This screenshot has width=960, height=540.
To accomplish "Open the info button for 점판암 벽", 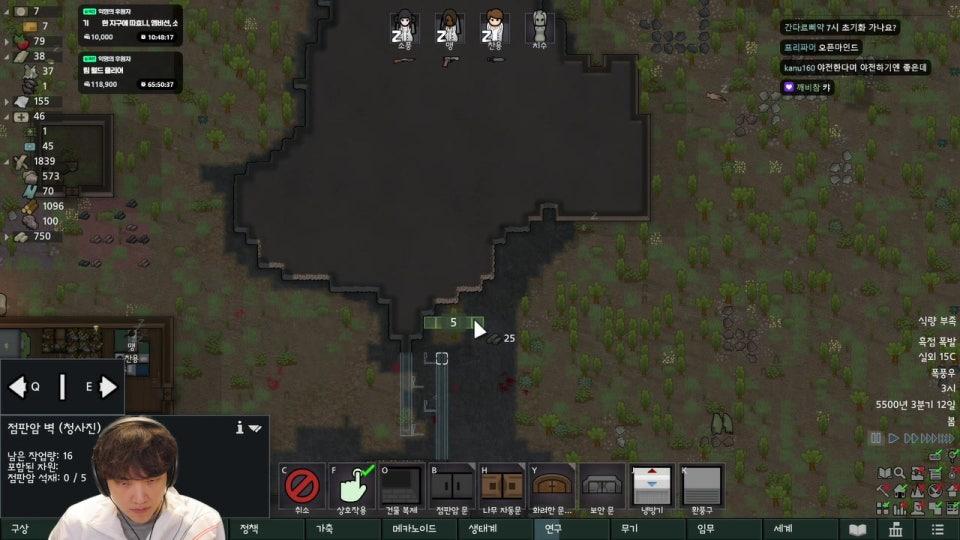I will (239, 427).
